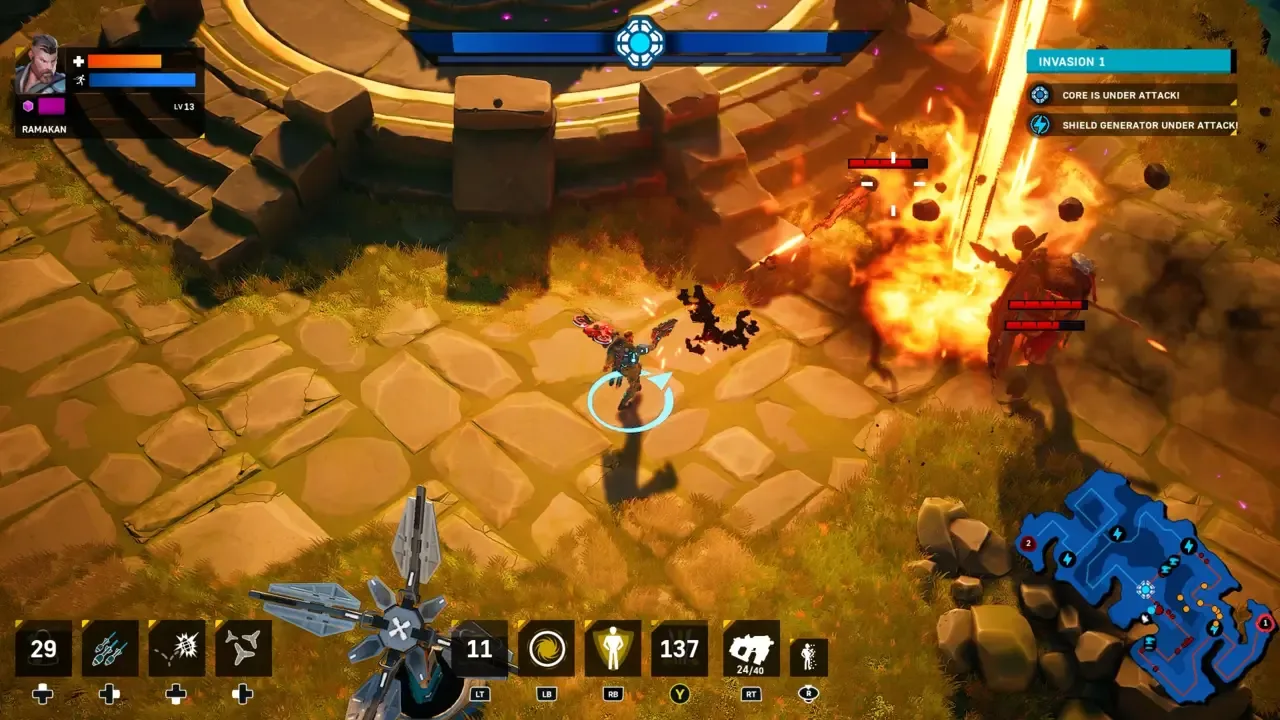Image resolution: width=1280 pixels, height=720 pixels.
Task: Activate the triple missile barrage ability
Action: coord(110,649)
